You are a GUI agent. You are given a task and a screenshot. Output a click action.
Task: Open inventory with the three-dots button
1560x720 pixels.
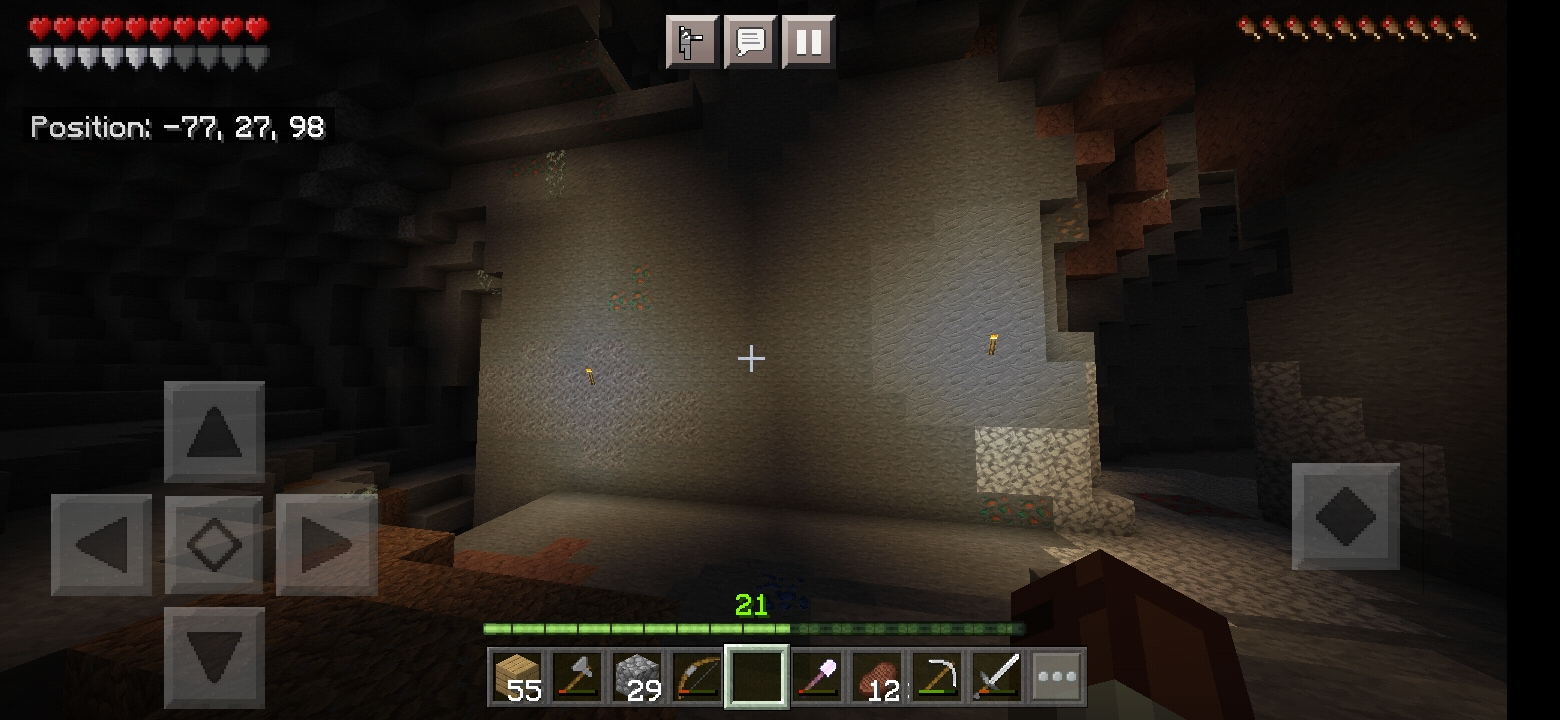(x=1057, y=677)
